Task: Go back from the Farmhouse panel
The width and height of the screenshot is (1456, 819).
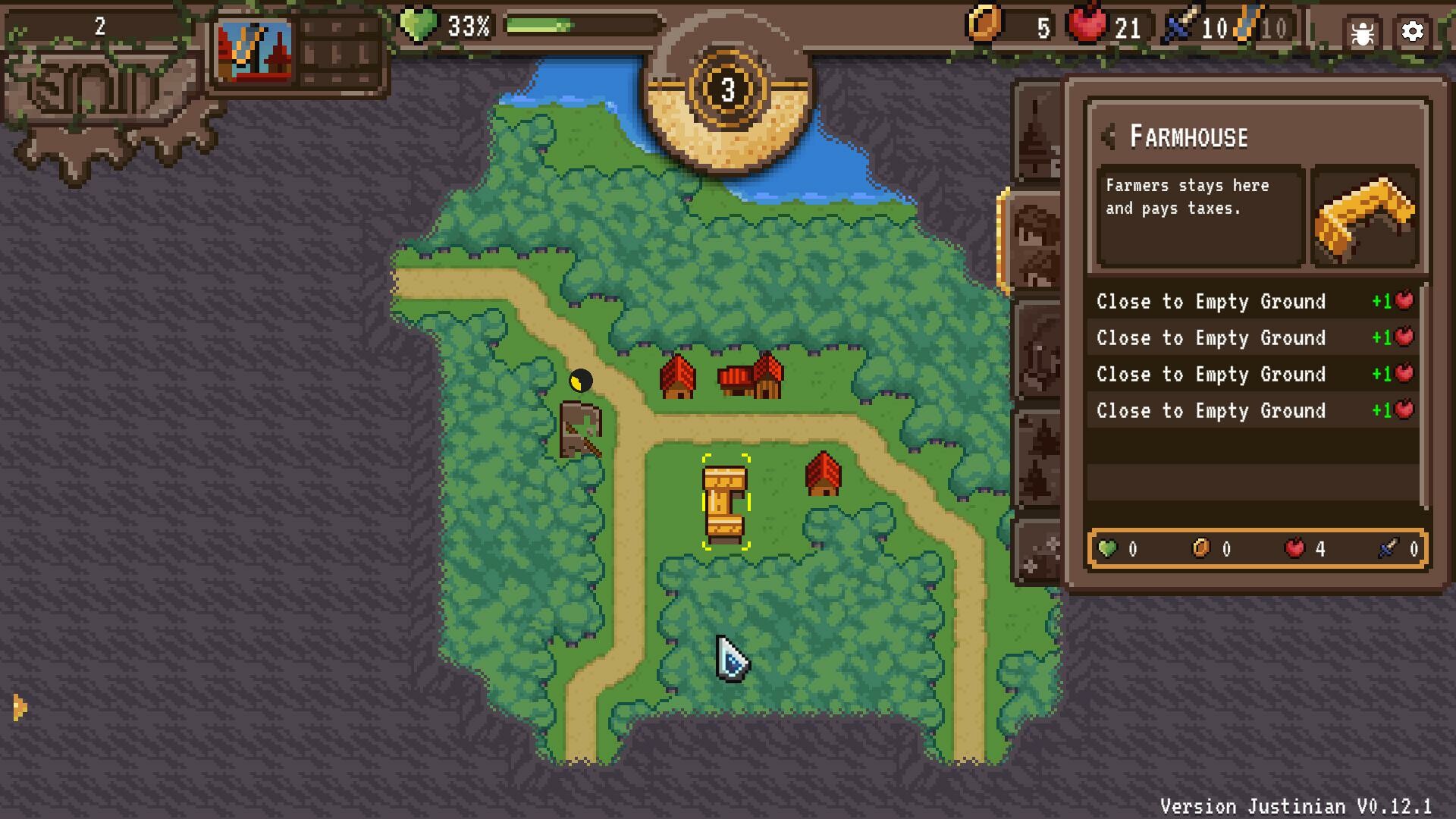Action: click(1107, 135)
